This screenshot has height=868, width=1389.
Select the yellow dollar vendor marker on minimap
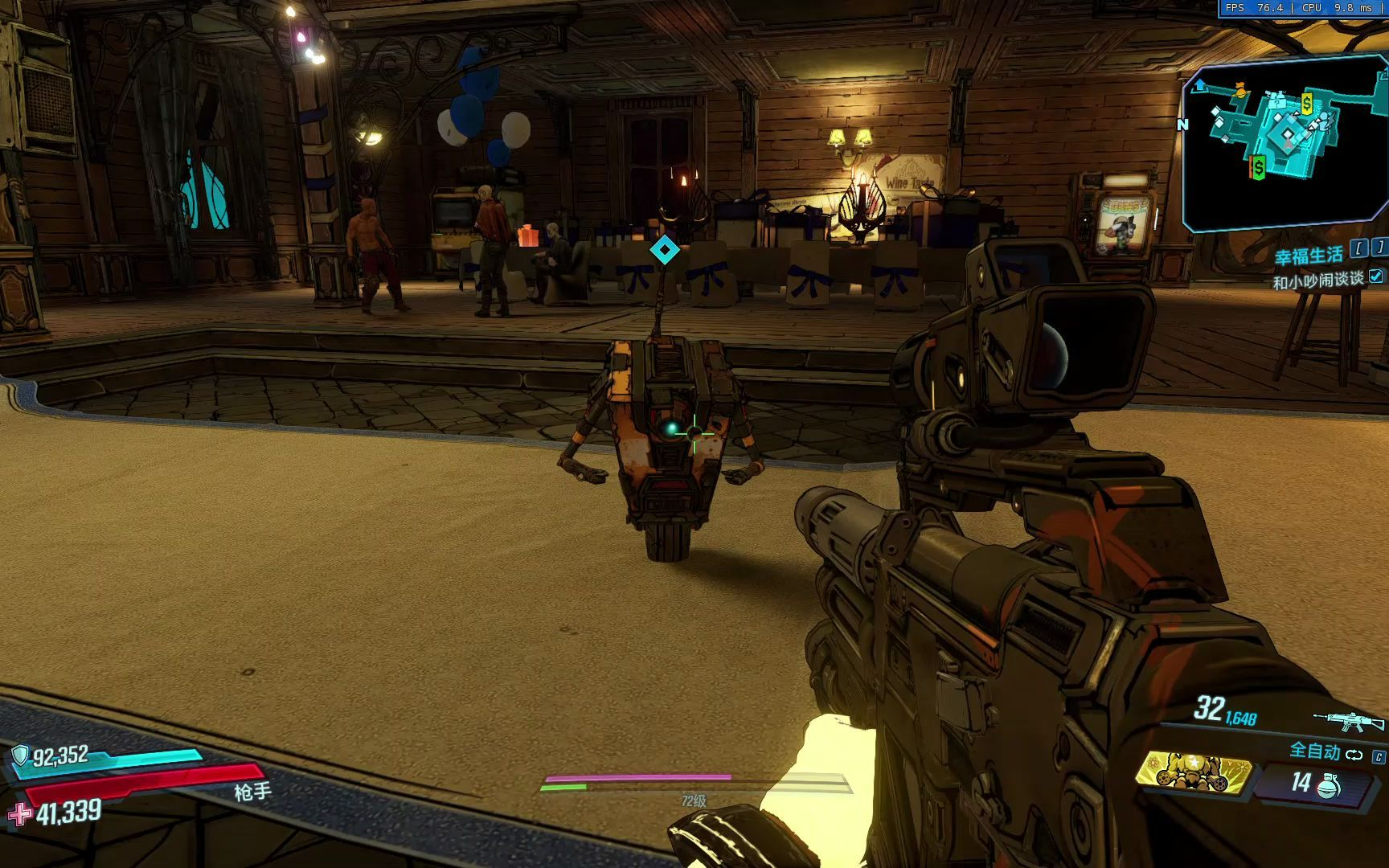(x=1307, y=104)
